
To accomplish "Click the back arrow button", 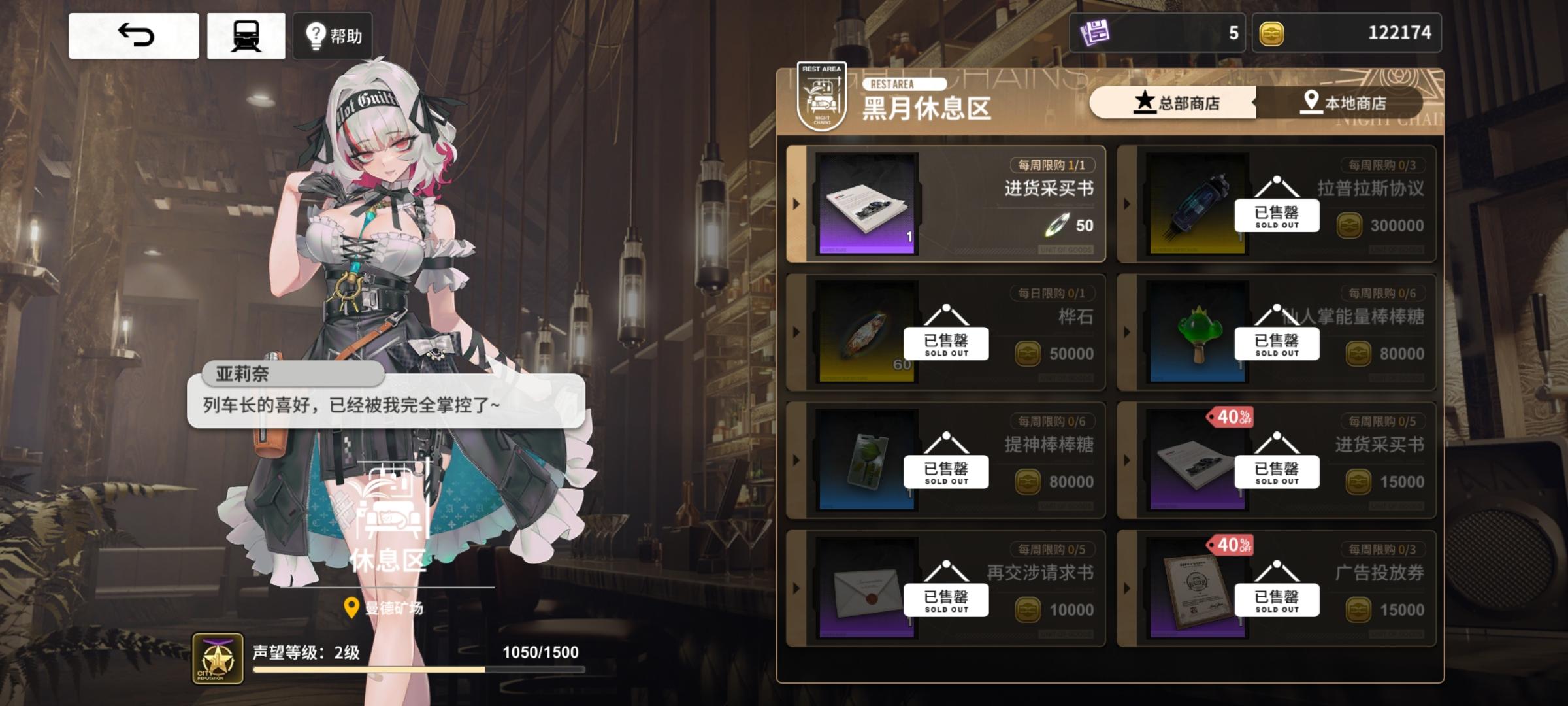I will (134, 36).
